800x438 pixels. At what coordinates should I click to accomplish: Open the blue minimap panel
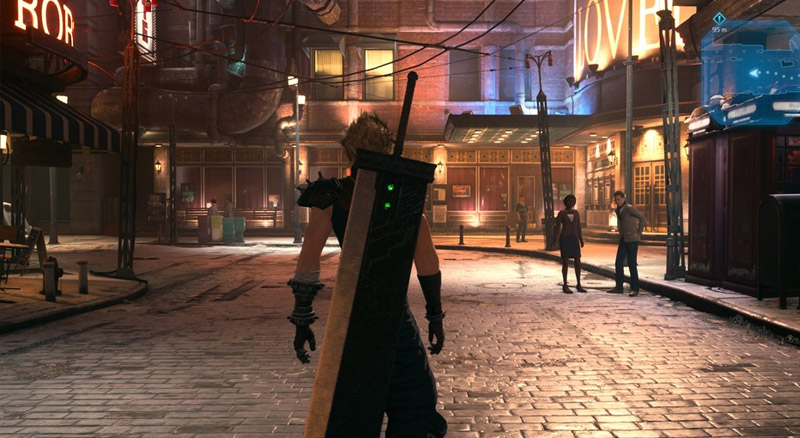pyautogui.click(x=752, y=62)
